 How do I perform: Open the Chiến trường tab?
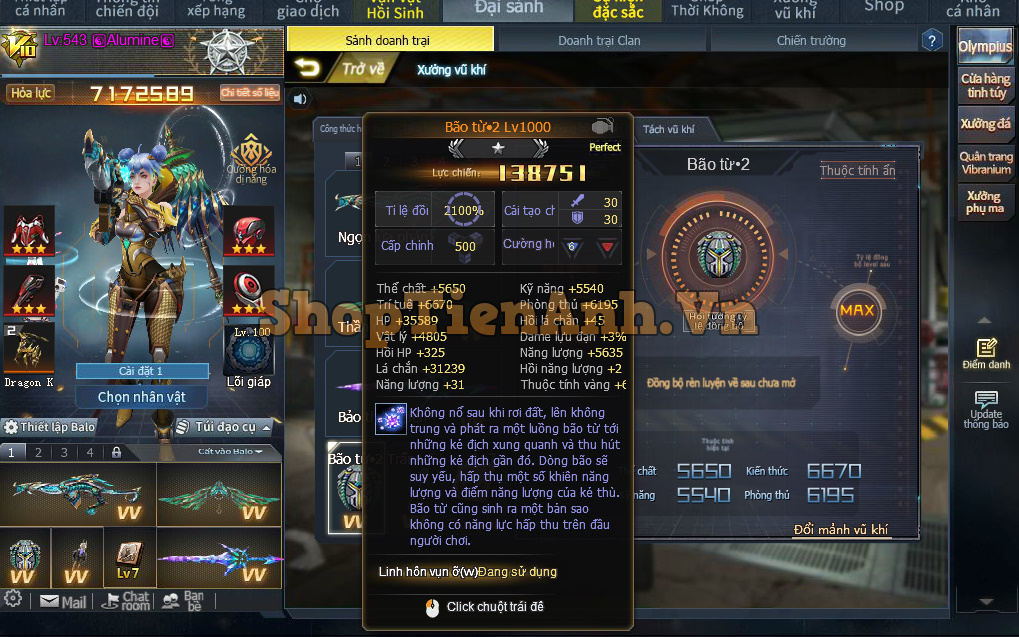click(x=811, y=41)
